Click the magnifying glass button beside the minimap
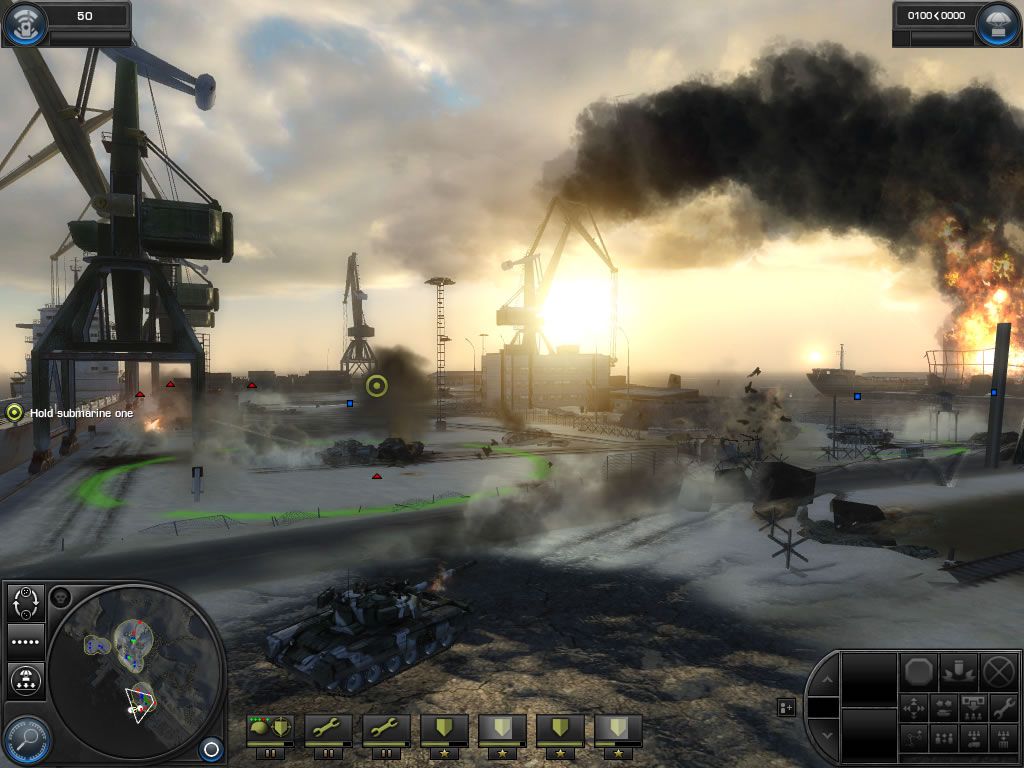 point(25,740)
